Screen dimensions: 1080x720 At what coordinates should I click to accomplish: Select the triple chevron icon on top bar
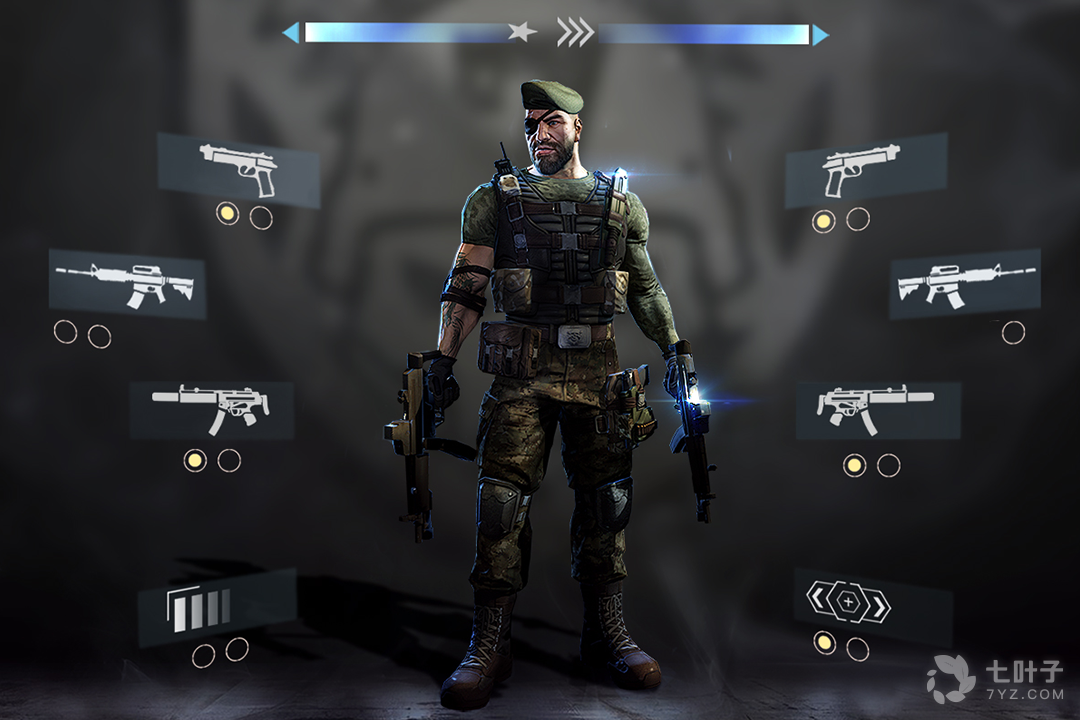[575, 33]
